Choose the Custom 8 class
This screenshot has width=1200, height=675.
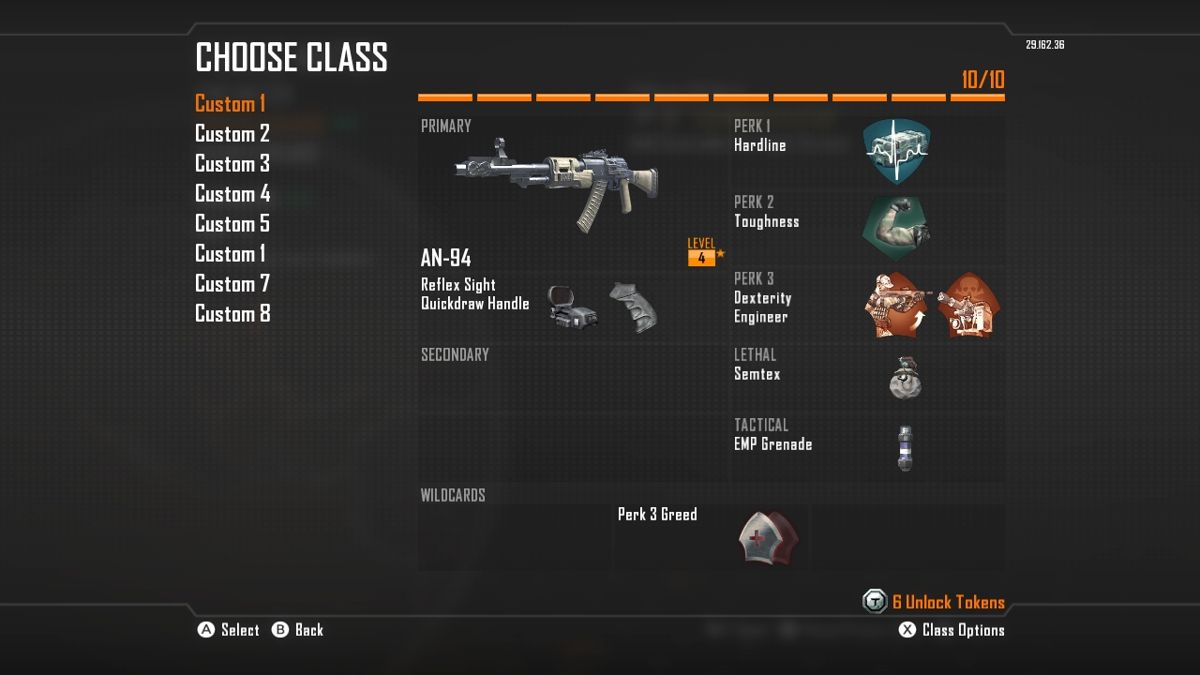[x=232, y=314]
